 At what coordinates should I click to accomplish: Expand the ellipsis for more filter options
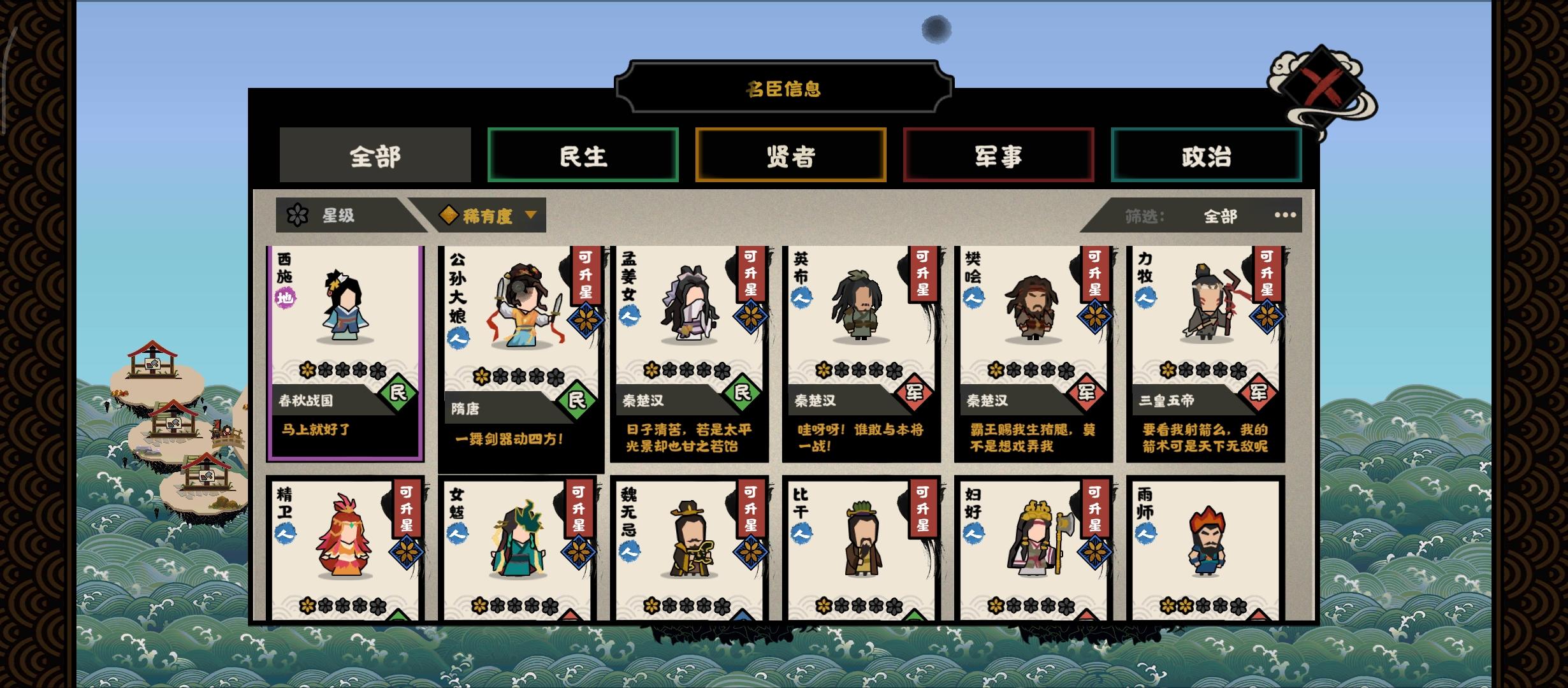coord(1284,215)
